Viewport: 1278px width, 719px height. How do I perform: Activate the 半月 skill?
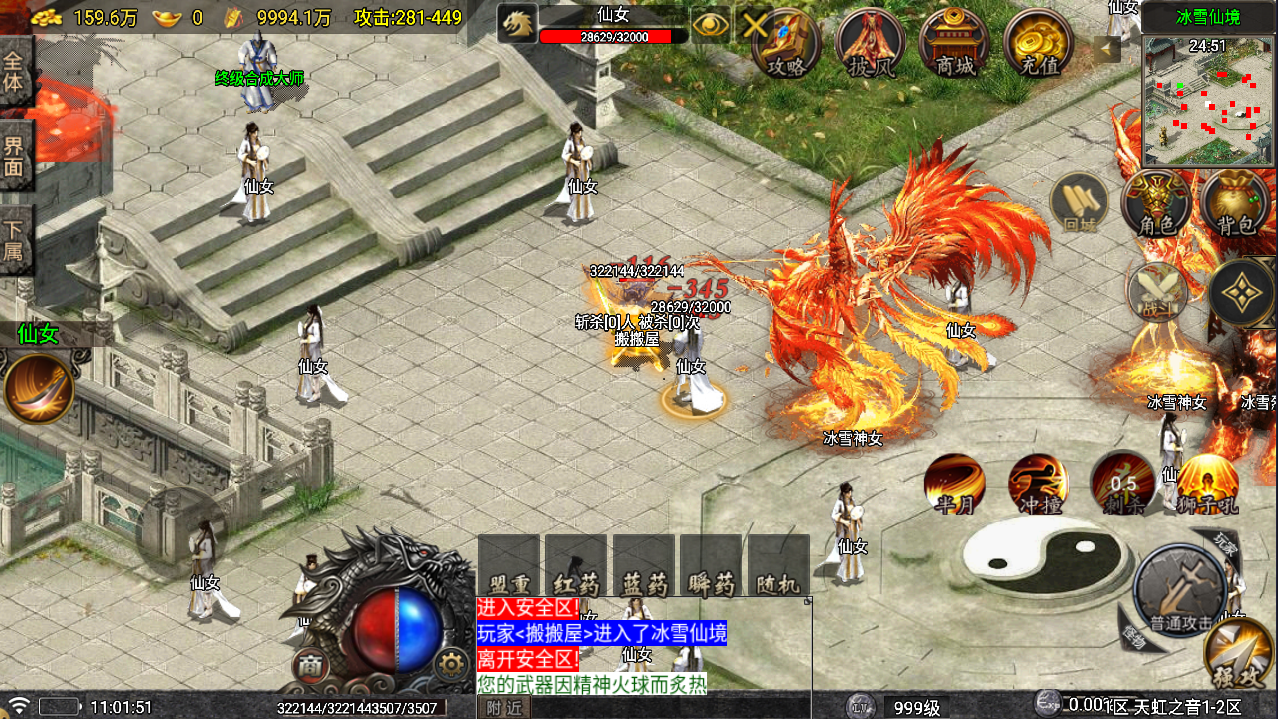[x=954, y=484]
